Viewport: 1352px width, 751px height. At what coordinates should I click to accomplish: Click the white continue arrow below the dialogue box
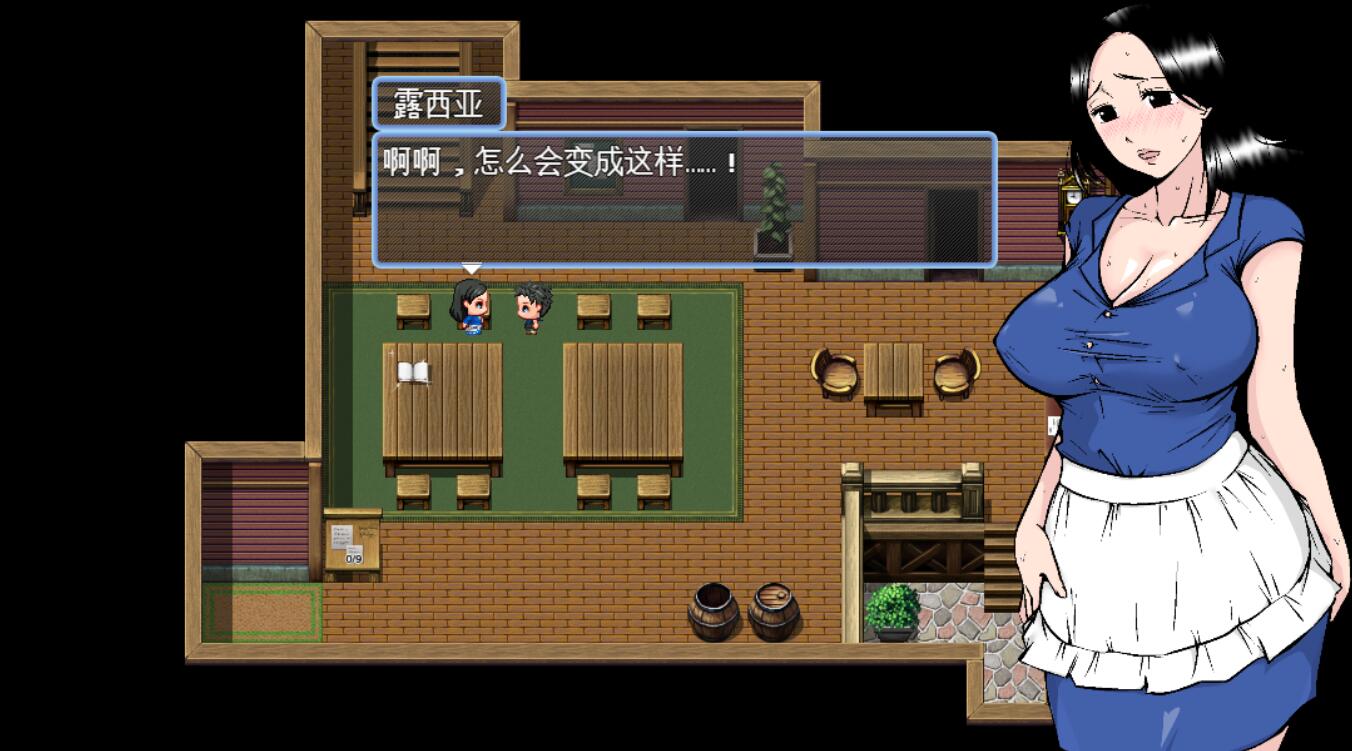click(x=470, y=268)
